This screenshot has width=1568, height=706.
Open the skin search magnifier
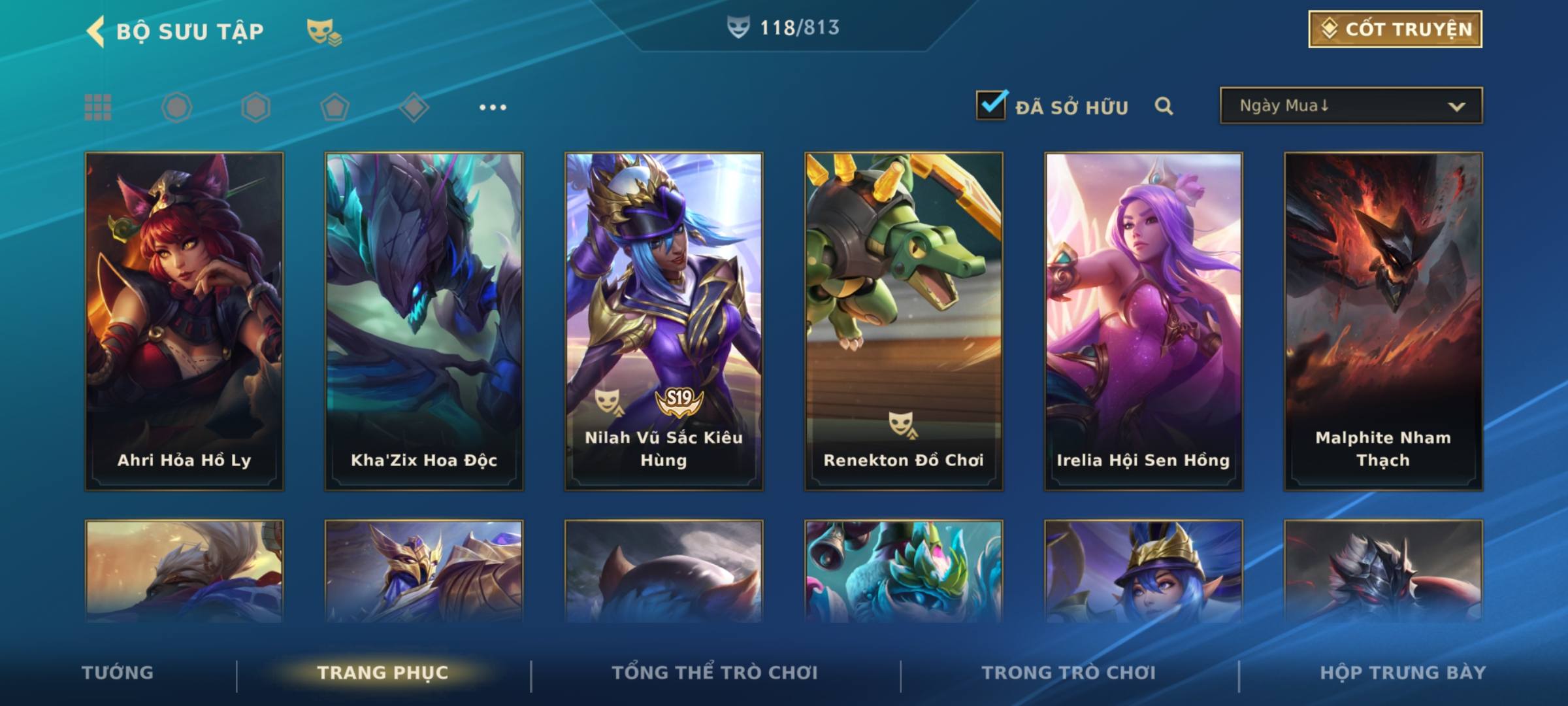click(x=1164, y=106)
